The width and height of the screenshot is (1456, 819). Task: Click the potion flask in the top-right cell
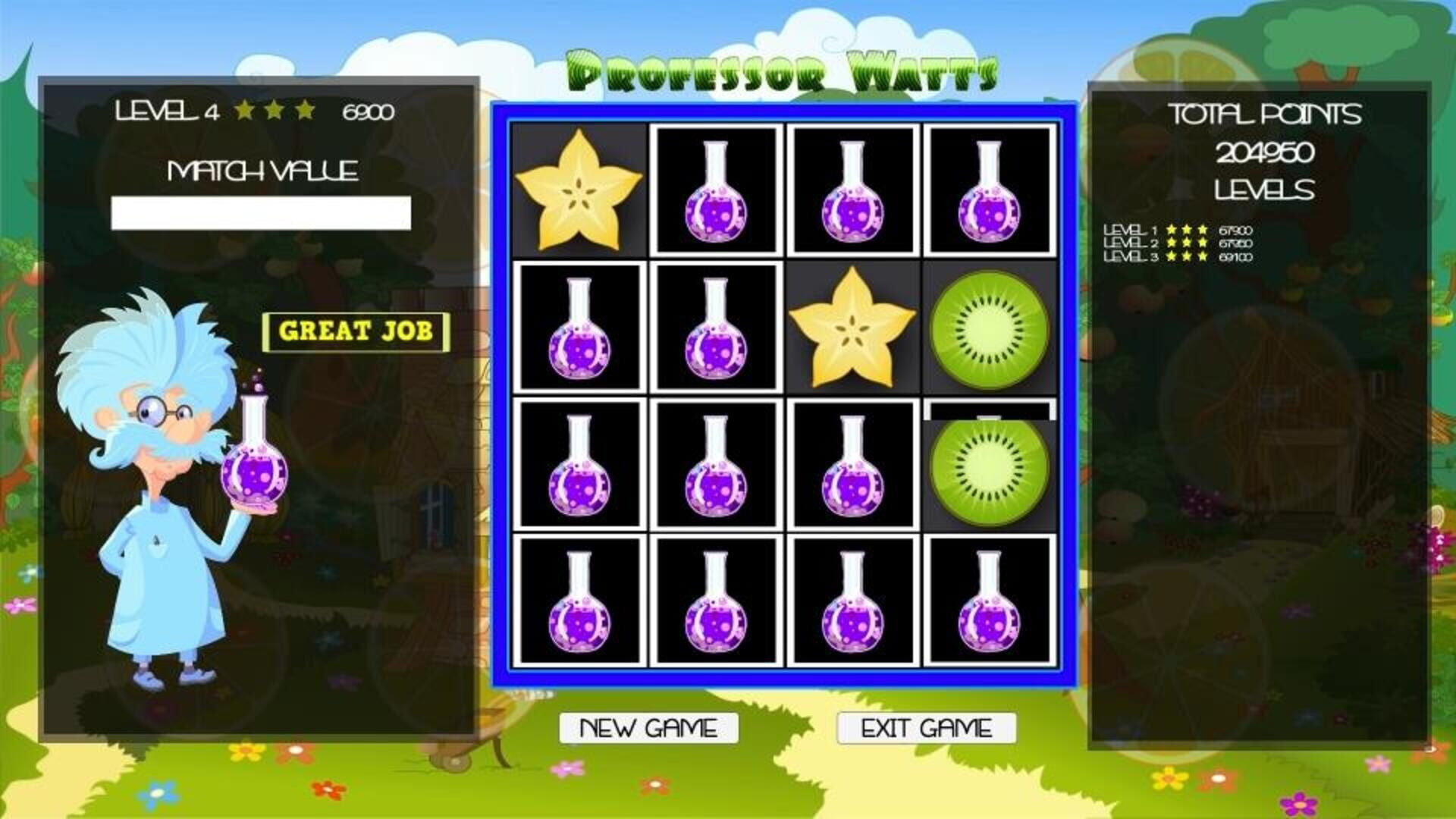(986, 190)
